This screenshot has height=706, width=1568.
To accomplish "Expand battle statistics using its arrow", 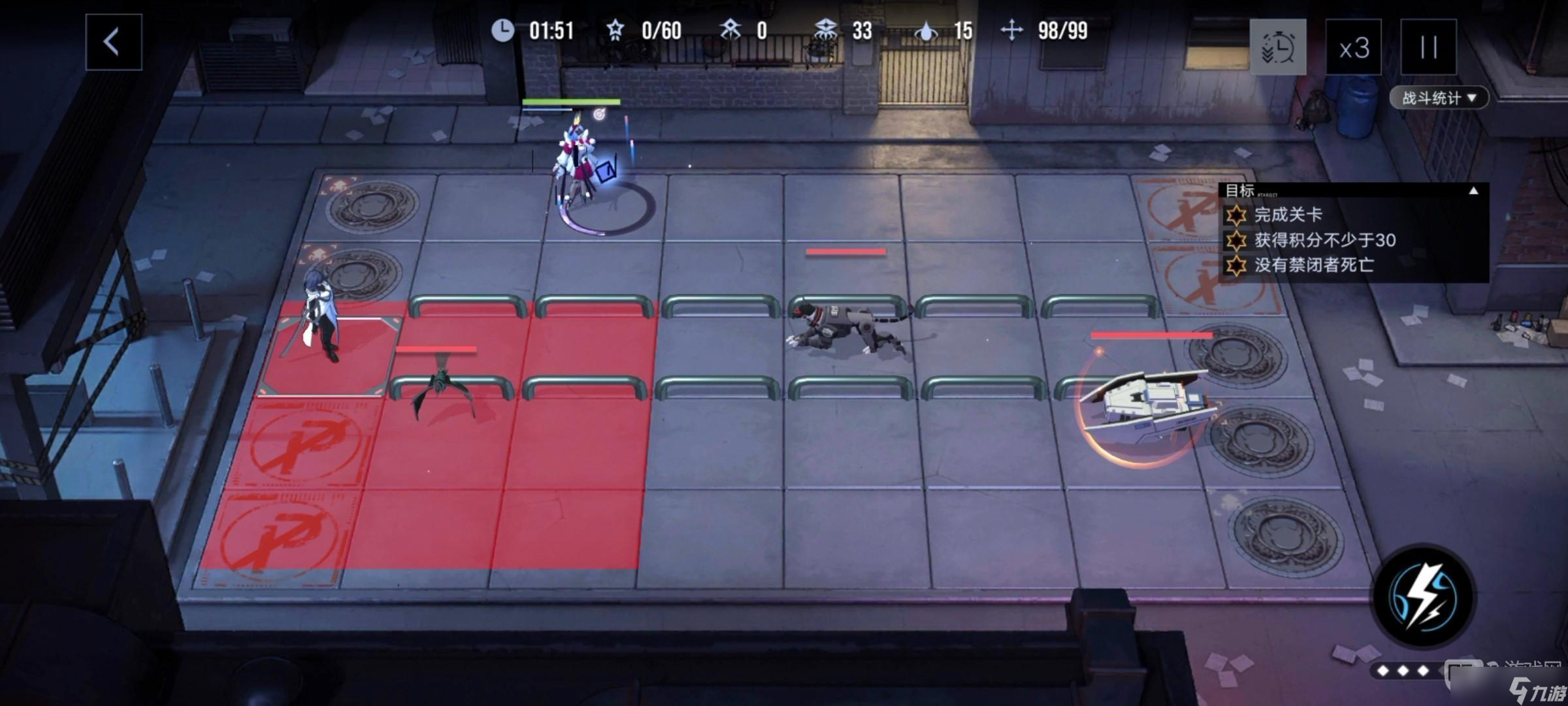I will [x=1472, y=98].
